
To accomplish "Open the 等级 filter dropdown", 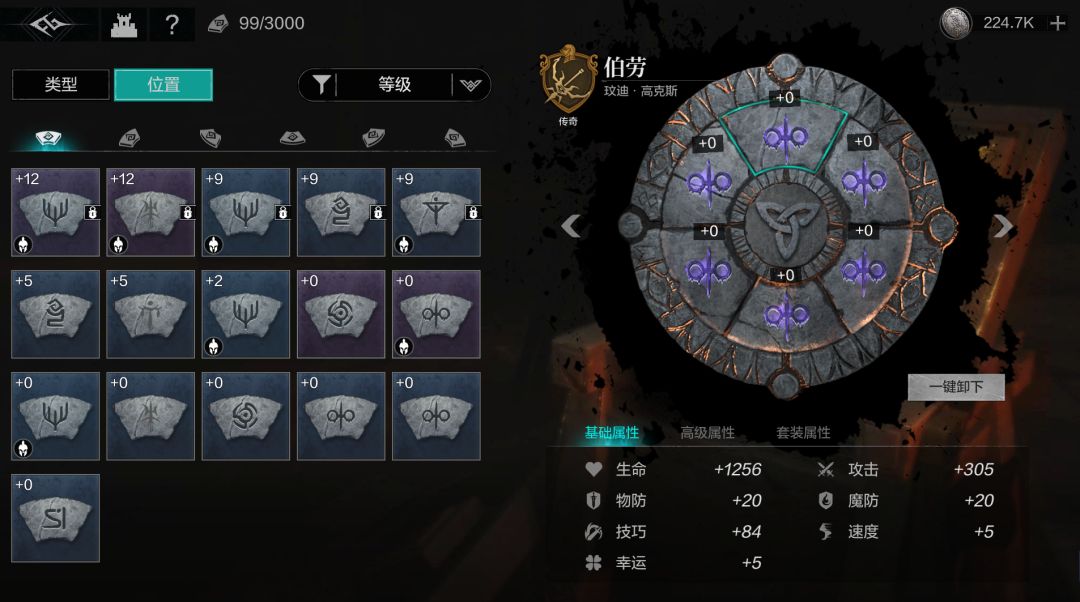I will pyautogui.click(x=395, y=85).
